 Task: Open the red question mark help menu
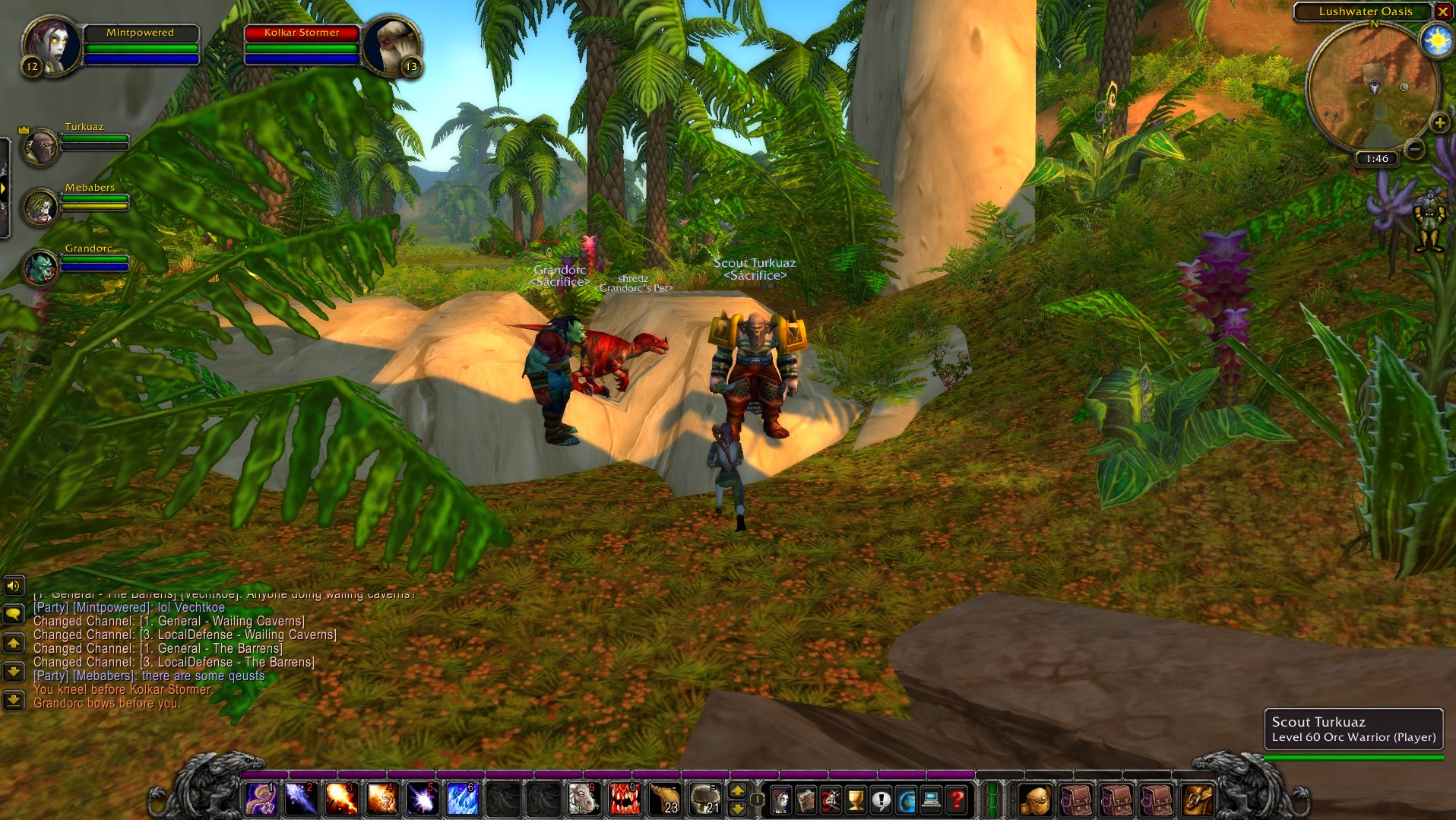click(x=956, y=799)
